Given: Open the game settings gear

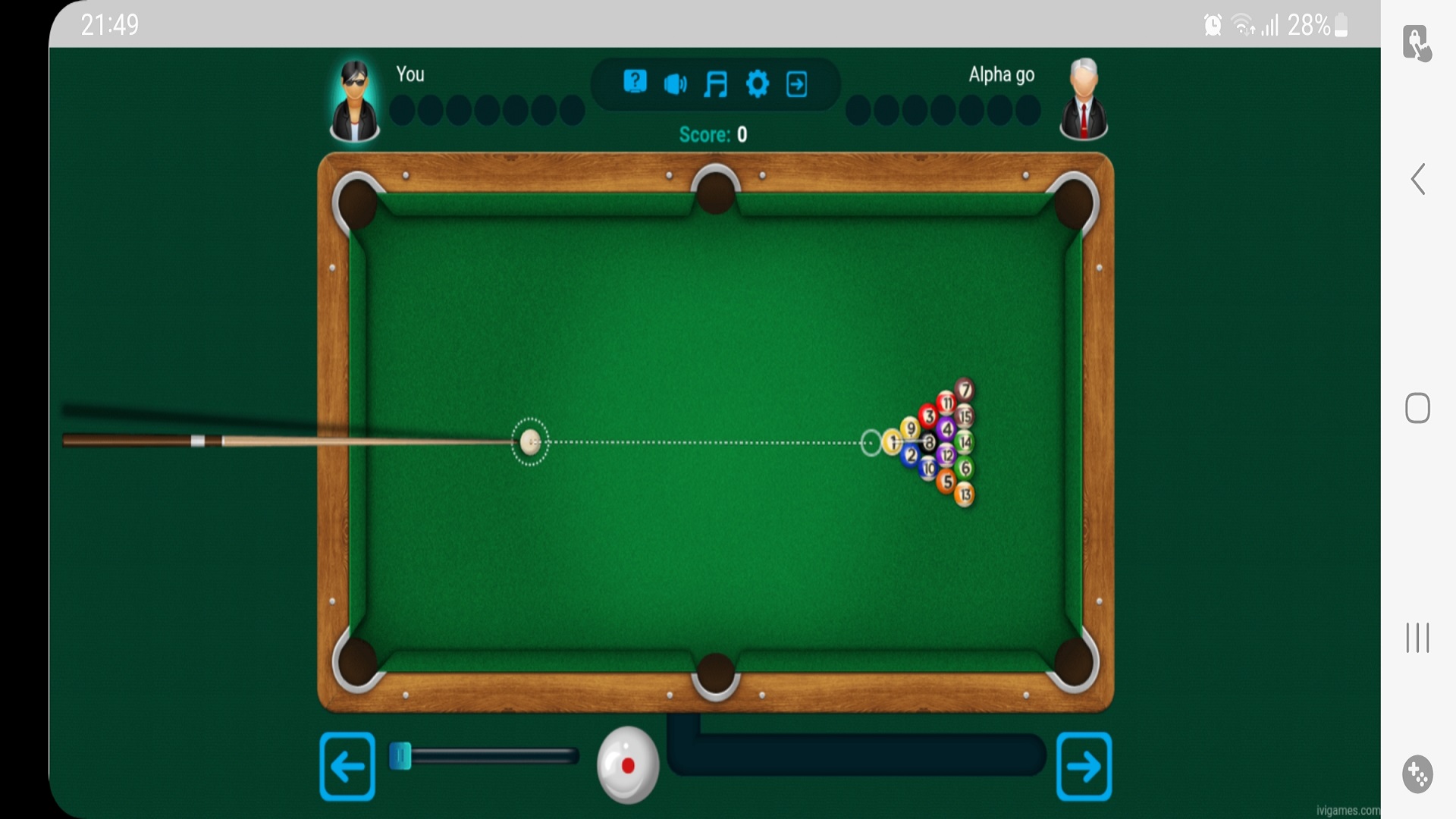Looking at the screenshot, I should point(758,84).
